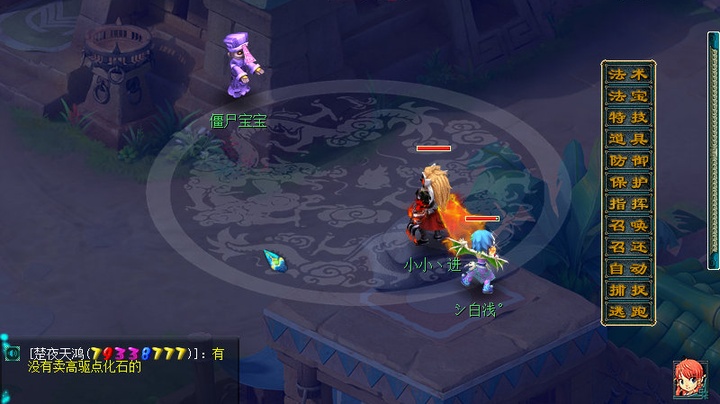Choose the 捕捉 capture command
The height and width of the screenshot is (404, 720).
(x=629, y=290)
